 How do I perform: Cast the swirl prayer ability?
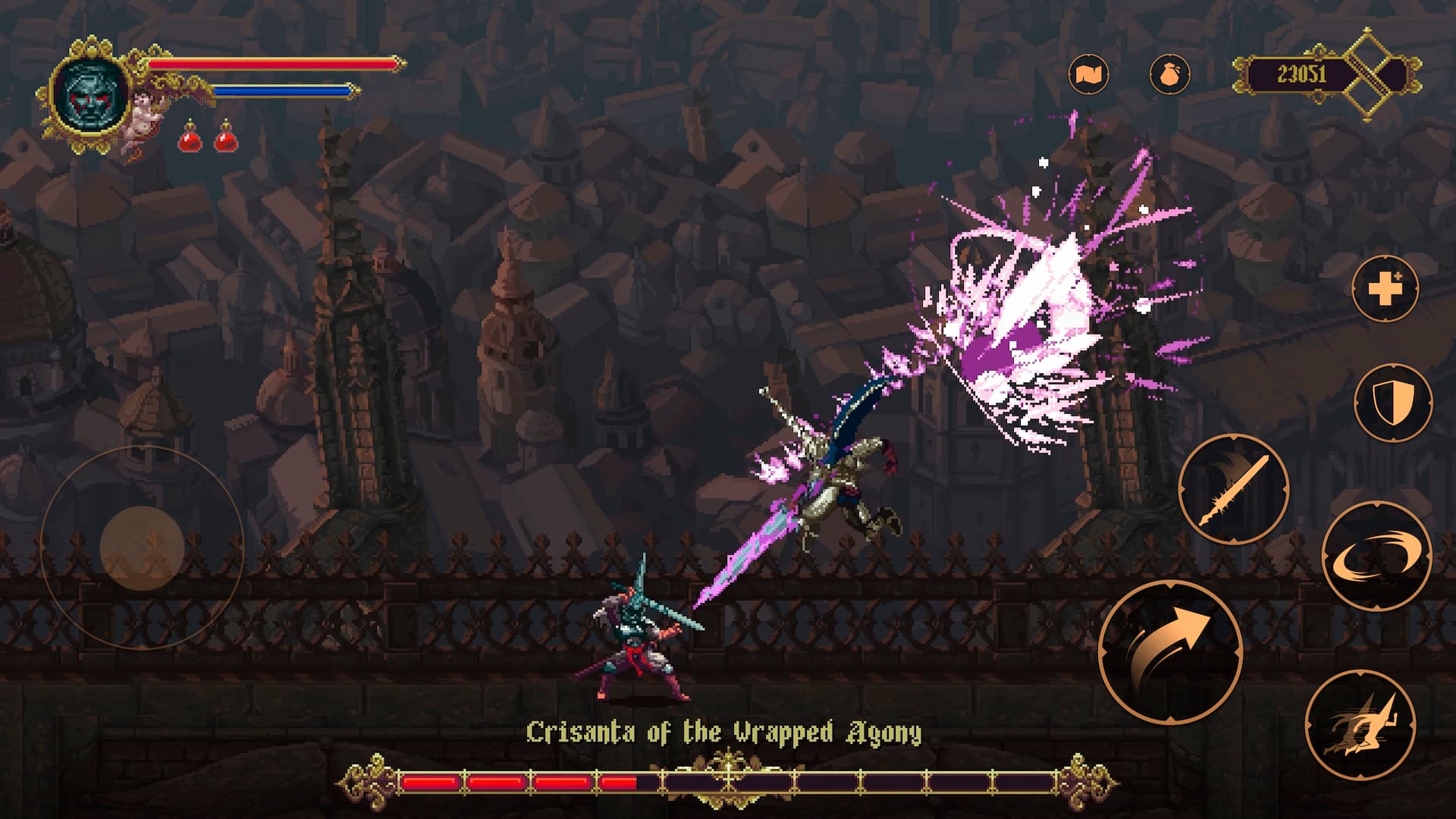pyautogui.click(x=1376, y=556)
